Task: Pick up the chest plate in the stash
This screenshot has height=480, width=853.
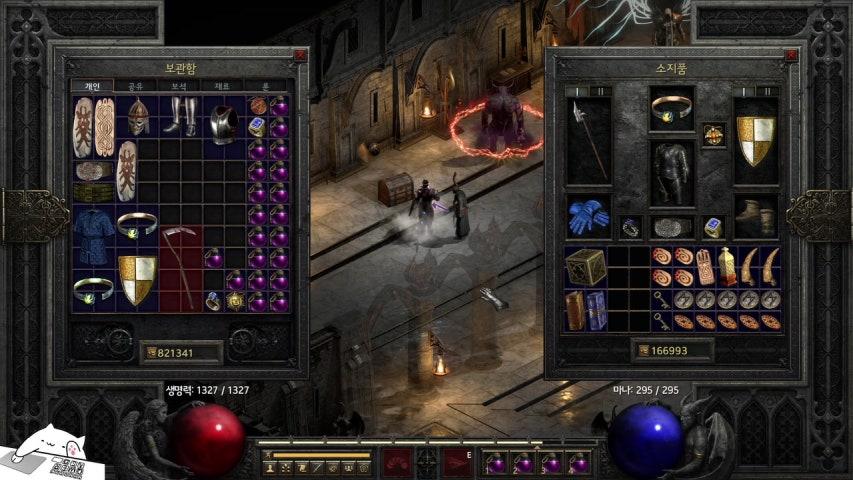Action: (224, 123)
